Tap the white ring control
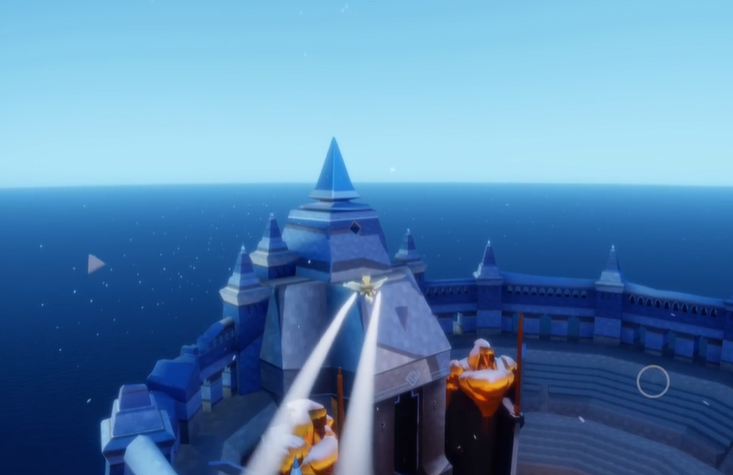The height and width of the screenshot is (475, 733). (x=653, y=381)
